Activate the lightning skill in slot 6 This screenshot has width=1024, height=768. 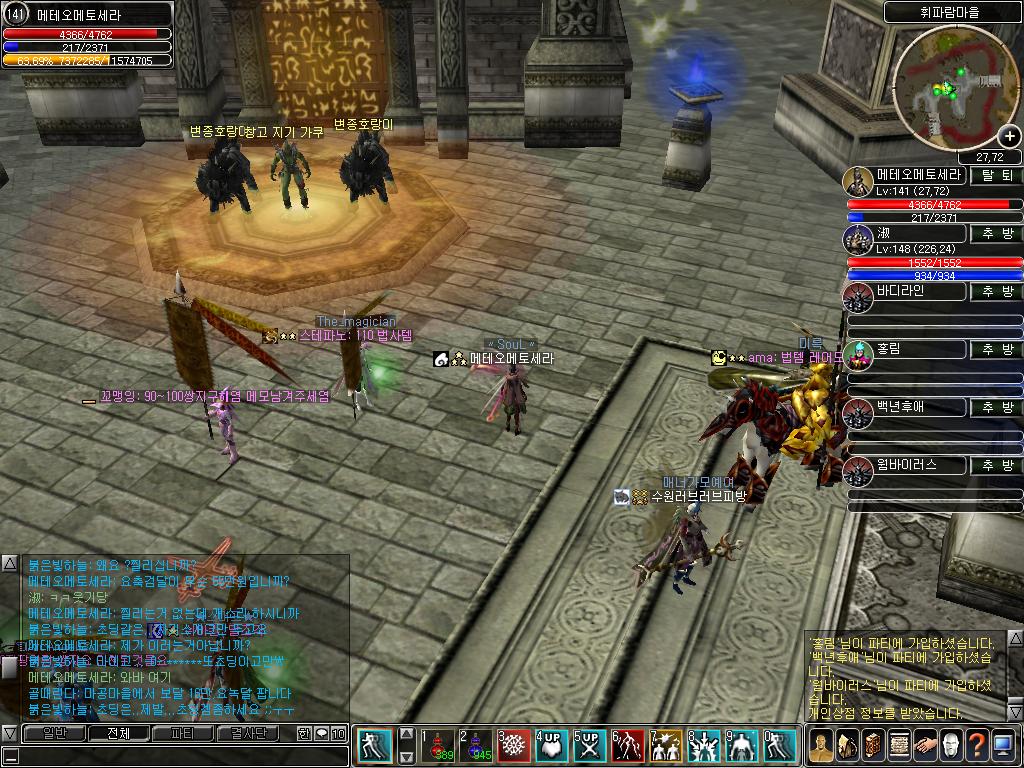point(629,746)
